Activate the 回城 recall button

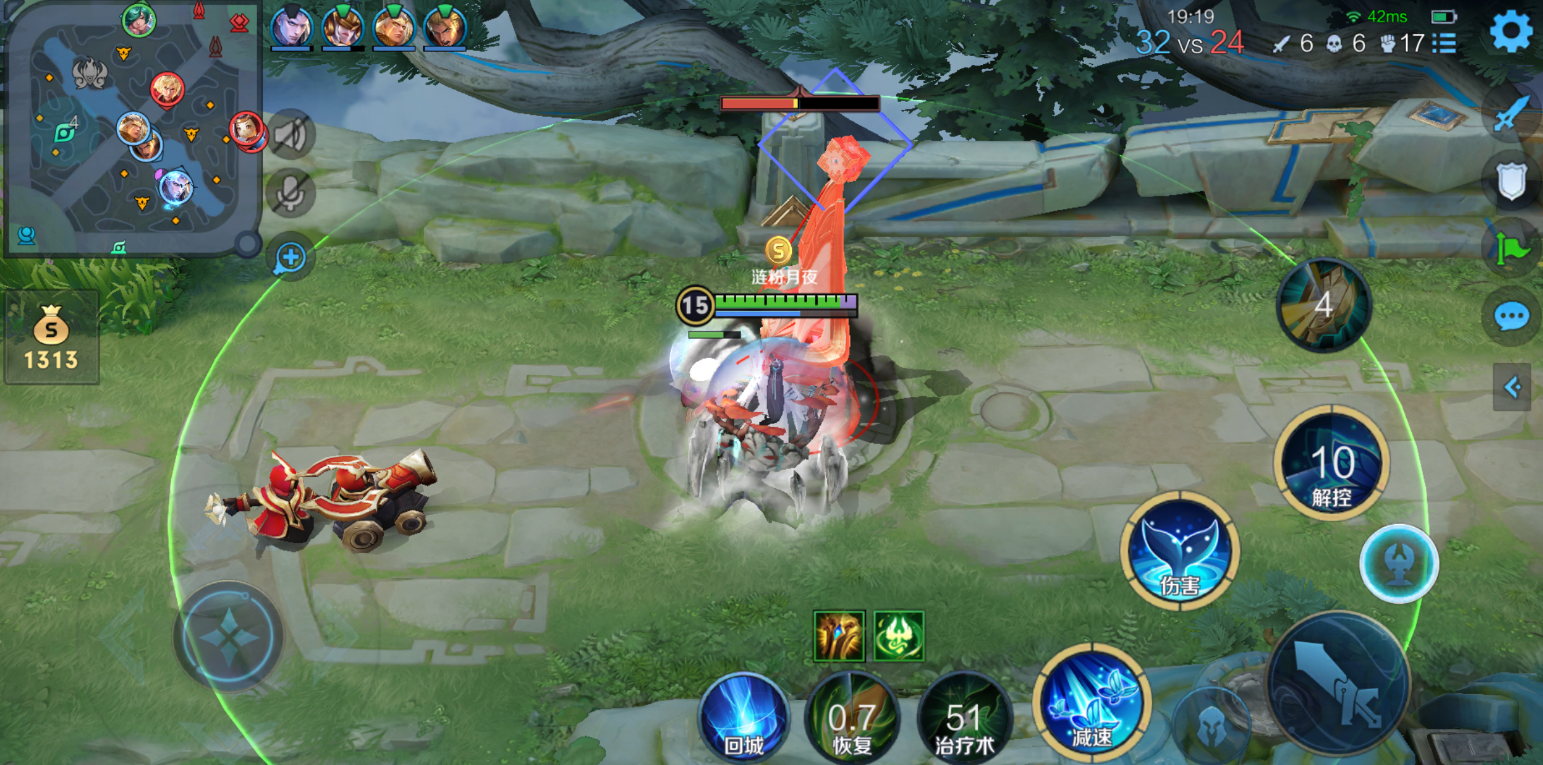(x=744, y=718)
